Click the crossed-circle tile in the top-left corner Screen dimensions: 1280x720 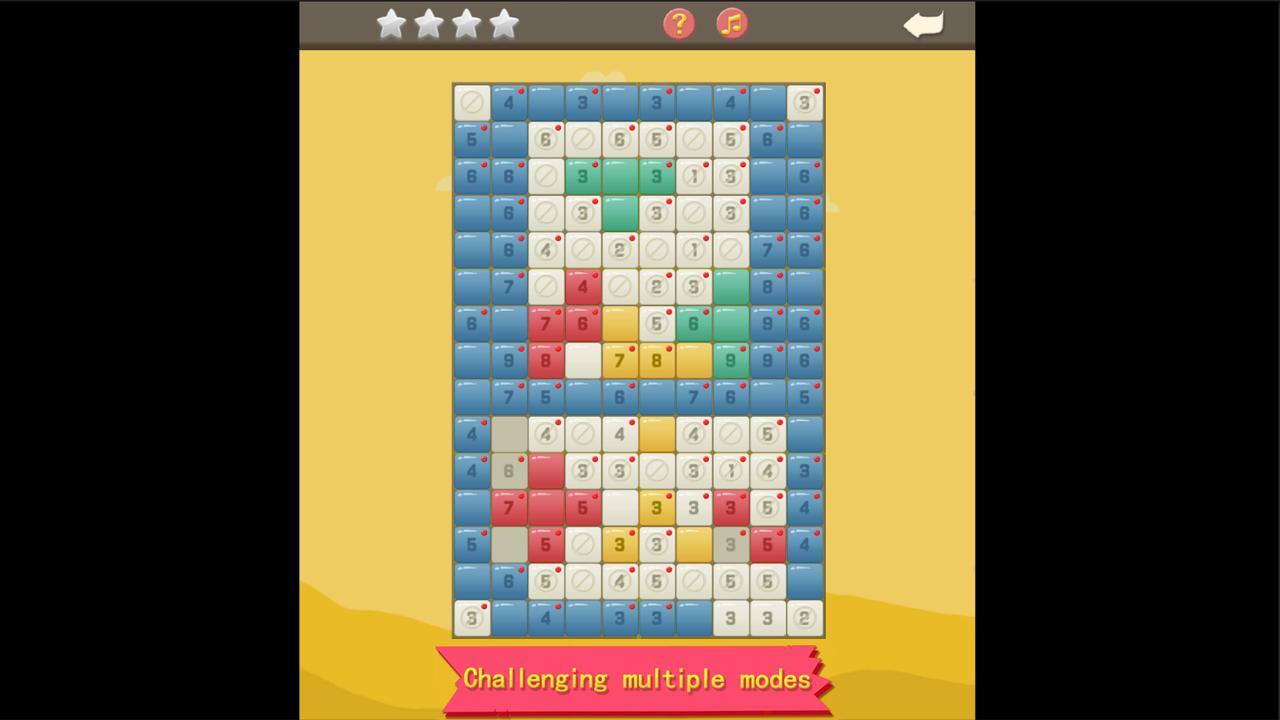tap(471, 102)
